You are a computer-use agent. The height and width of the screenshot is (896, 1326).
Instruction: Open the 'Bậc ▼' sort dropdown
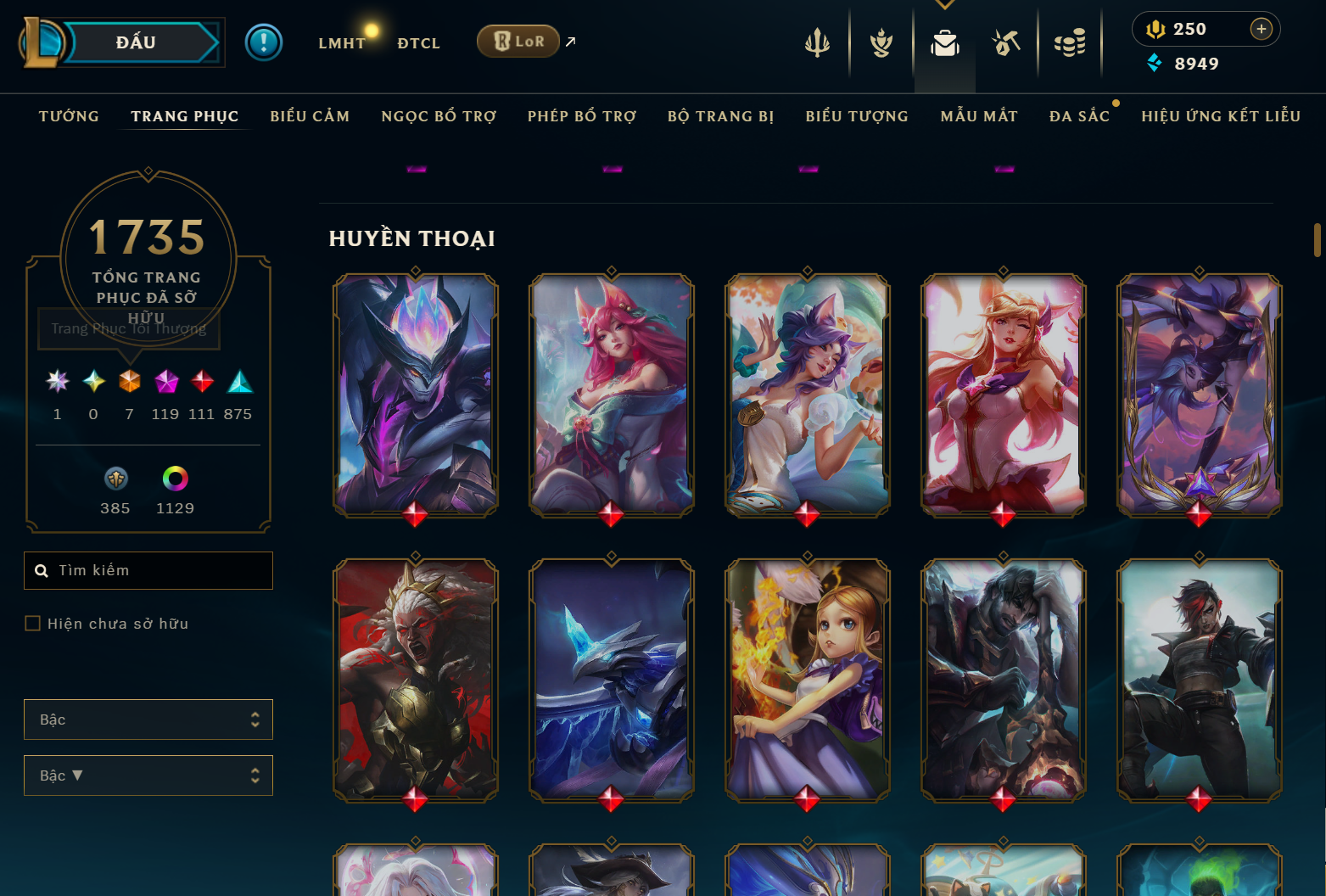tap(148, 775)
